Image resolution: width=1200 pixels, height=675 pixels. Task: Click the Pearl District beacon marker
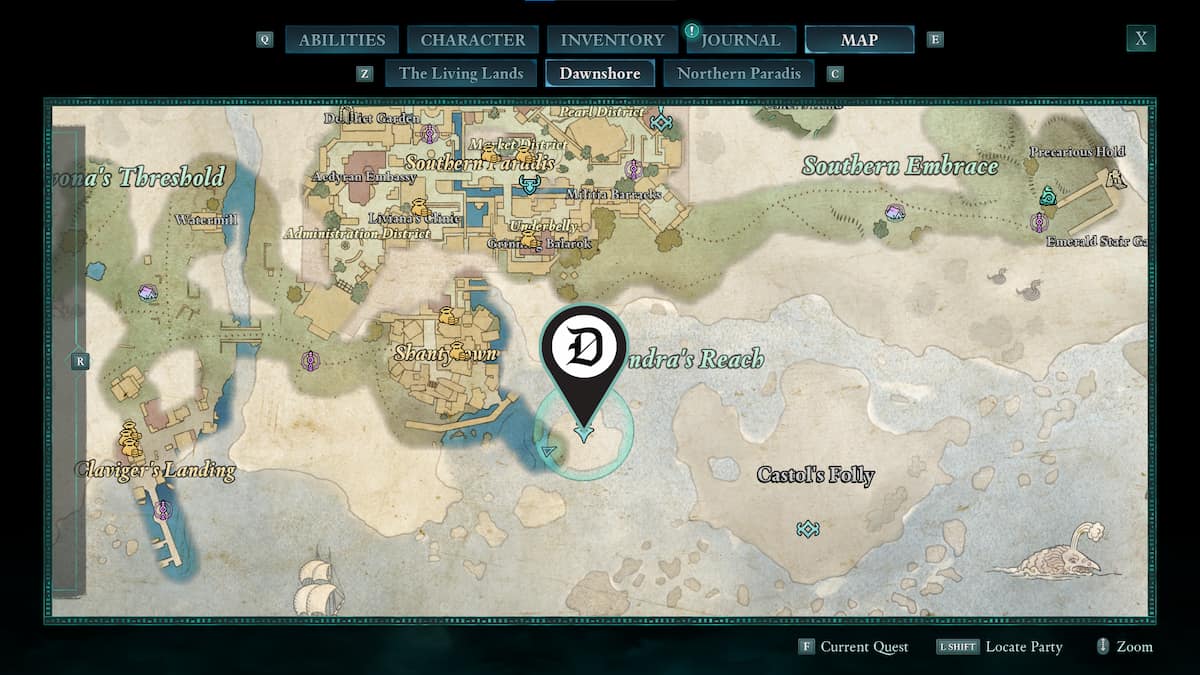[x=660, y=122]
